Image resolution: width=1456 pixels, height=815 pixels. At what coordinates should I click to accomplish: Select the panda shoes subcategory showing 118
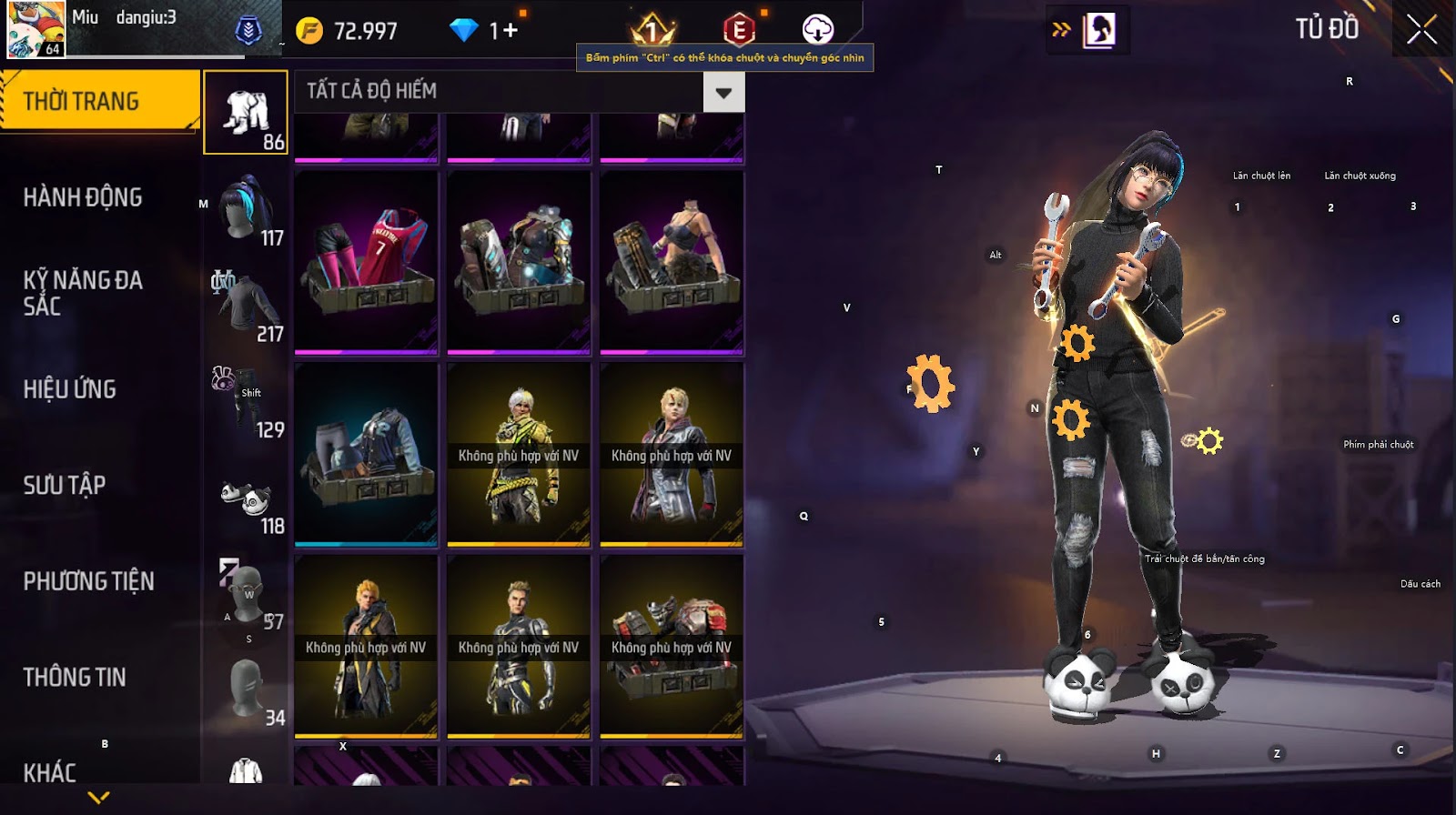click(246, 500)
